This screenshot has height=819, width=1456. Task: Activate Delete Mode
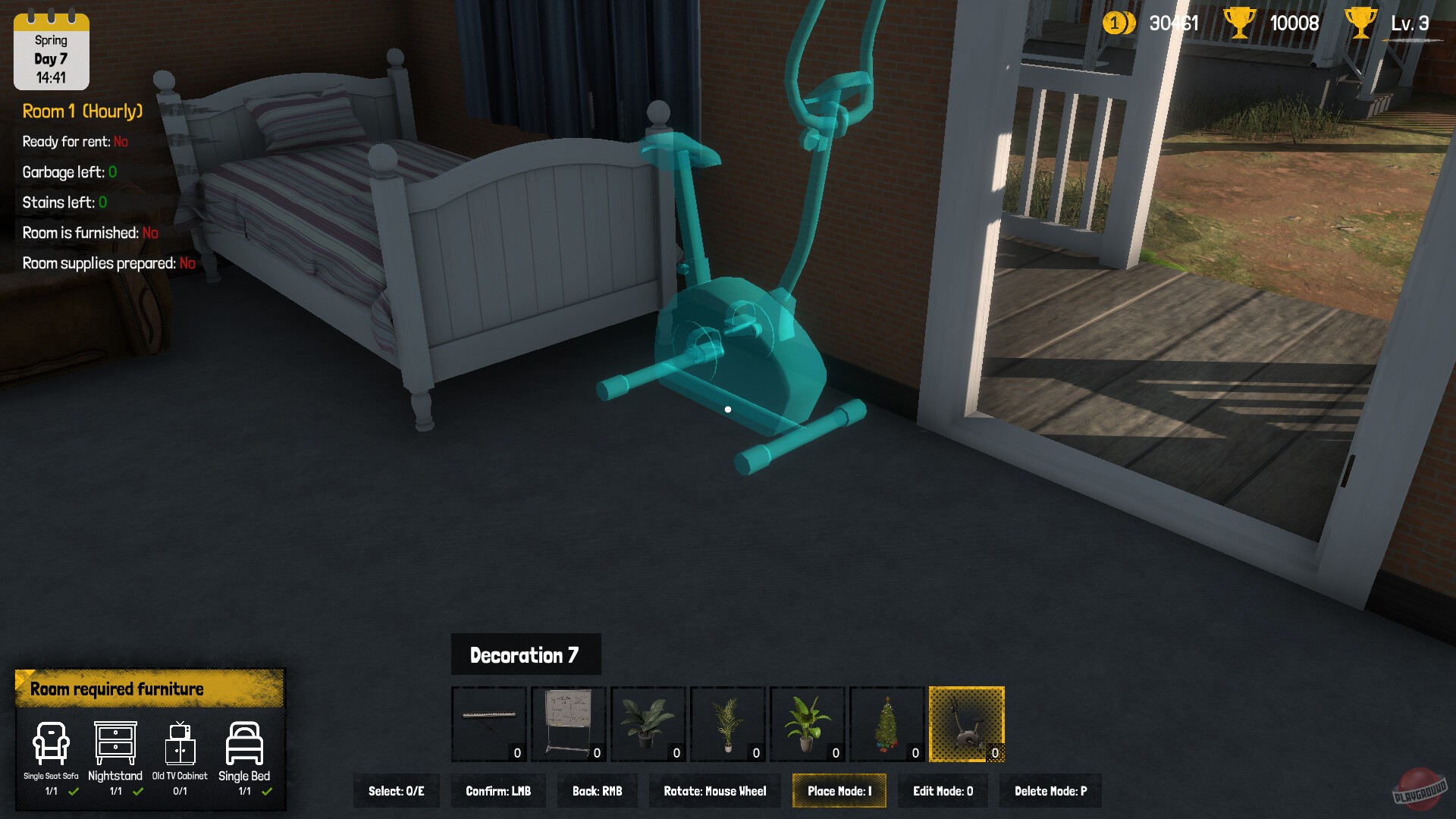[x=1050, y=790]
